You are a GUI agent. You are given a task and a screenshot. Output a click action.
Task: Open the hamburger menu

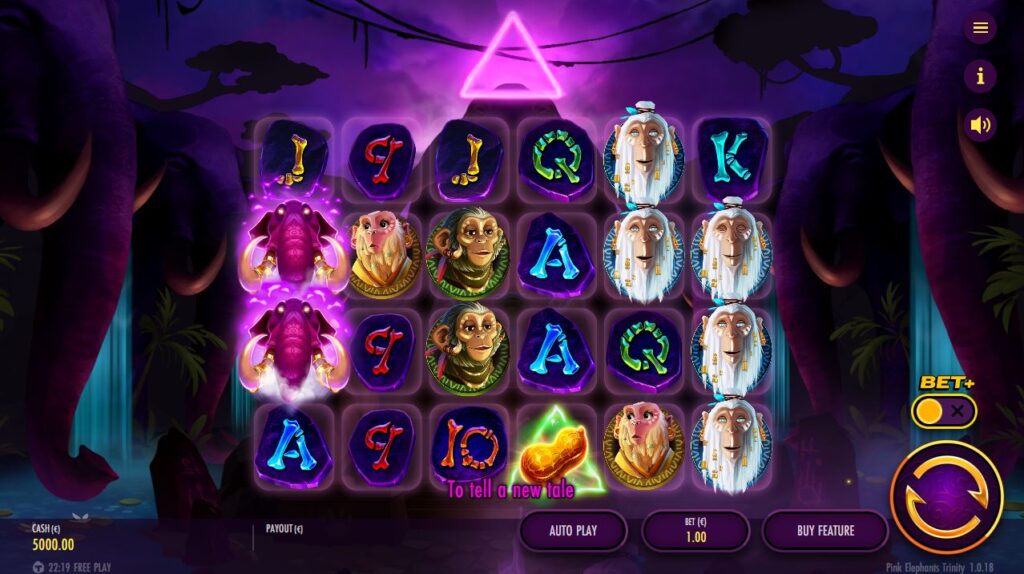980,28
